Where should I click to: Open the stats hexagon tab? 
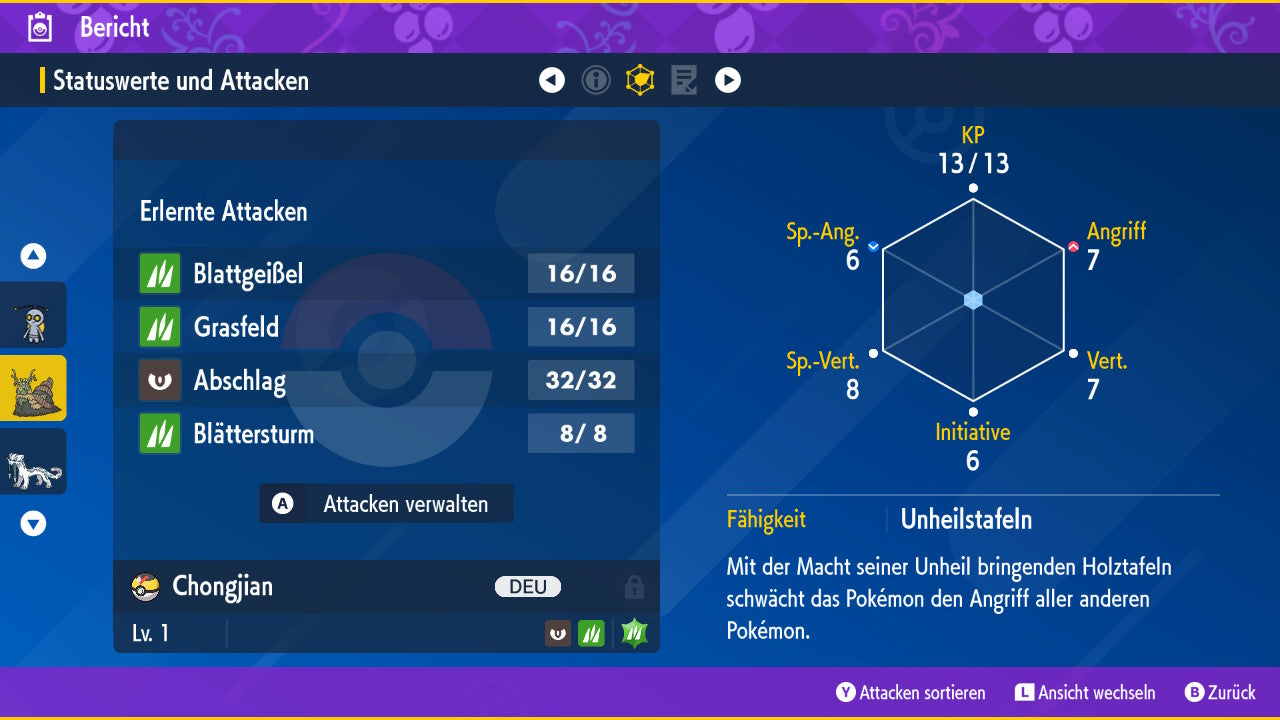640,80
